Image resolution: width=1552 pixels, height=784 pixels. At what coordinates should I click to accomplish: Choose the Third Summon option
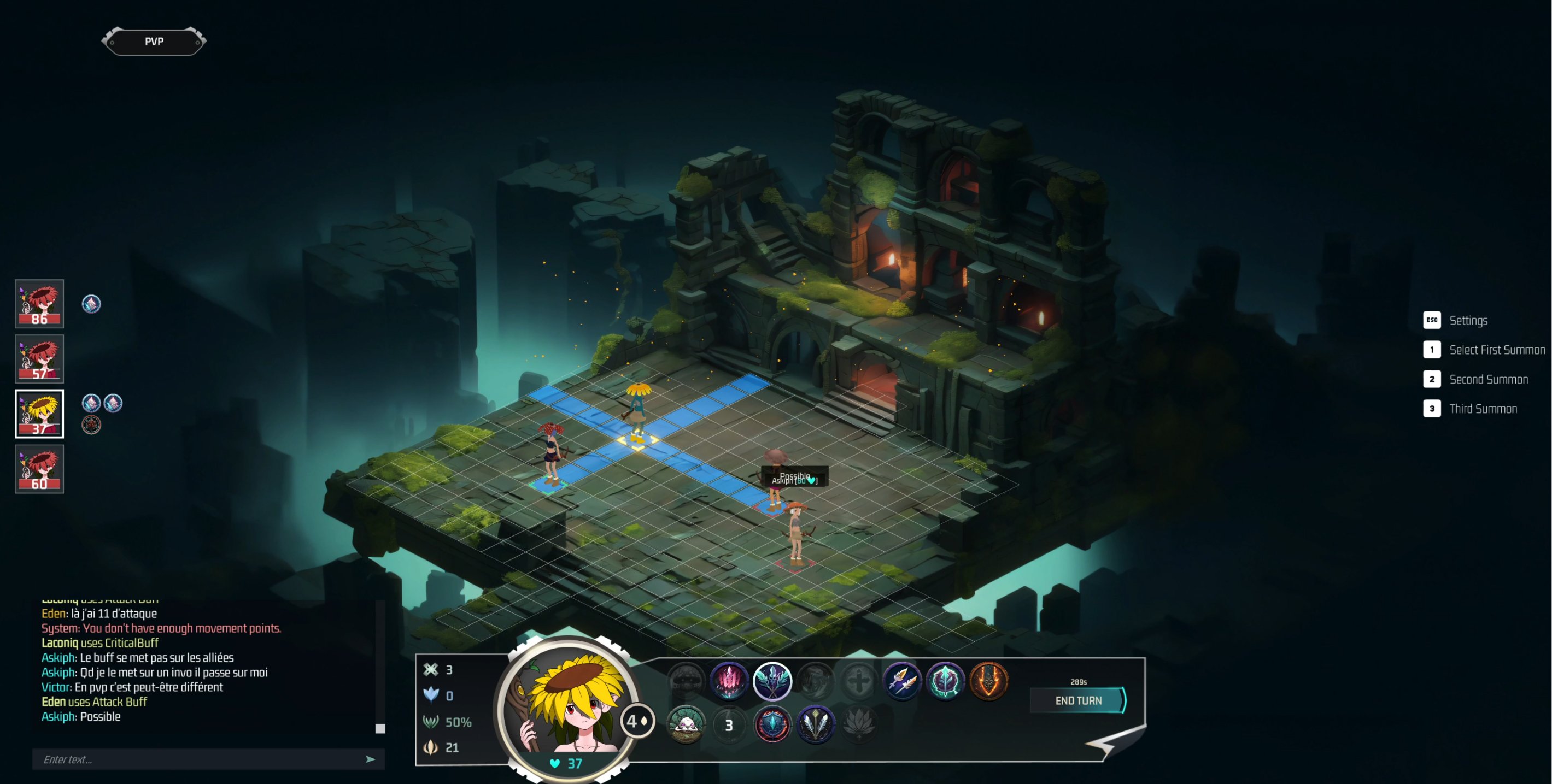point(1482,409)
